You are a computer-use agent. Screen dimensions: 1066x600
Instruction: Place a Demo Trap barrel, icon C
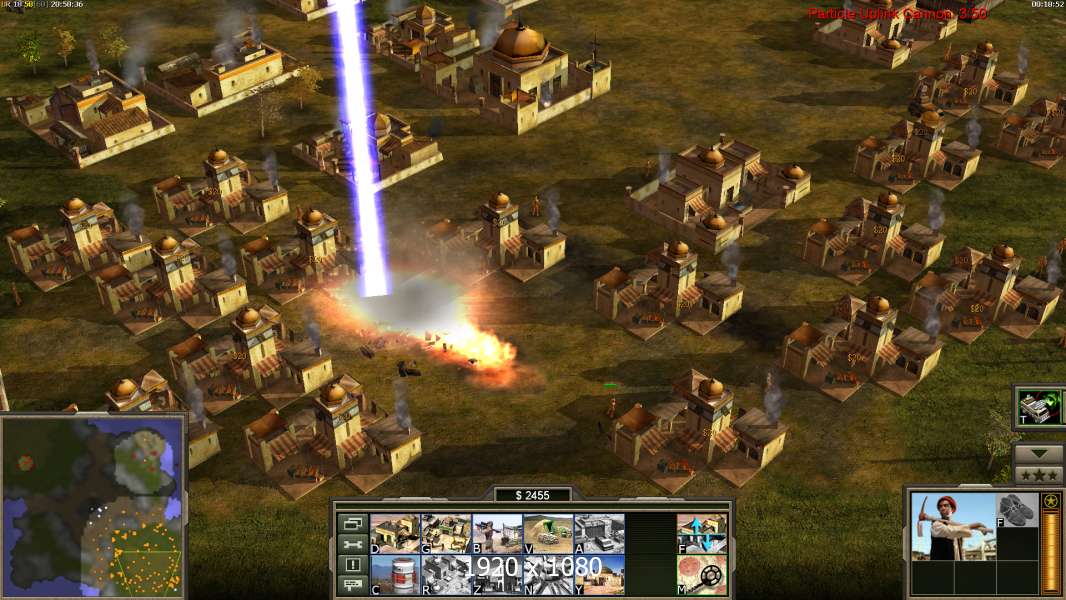pos(395,575)
